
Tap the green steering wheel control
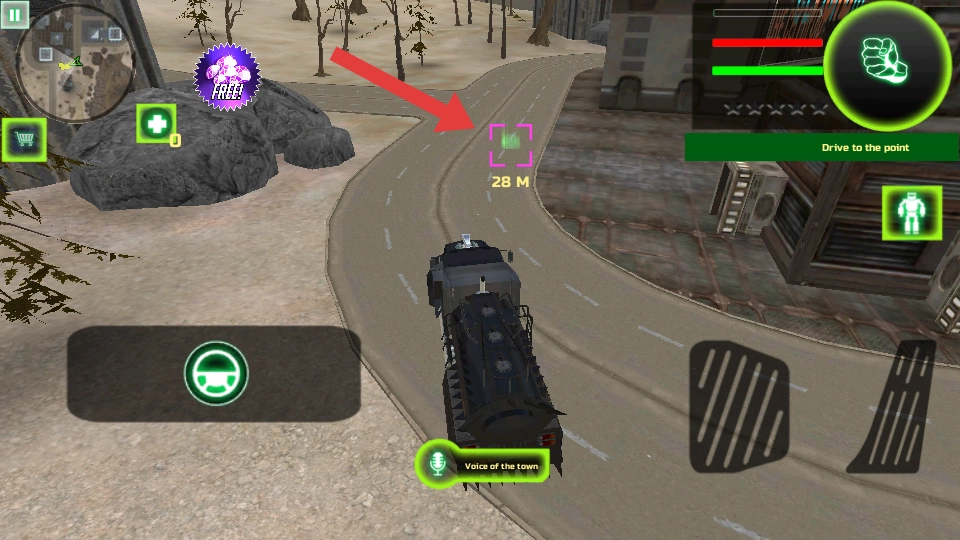click(x=215, y=373)
